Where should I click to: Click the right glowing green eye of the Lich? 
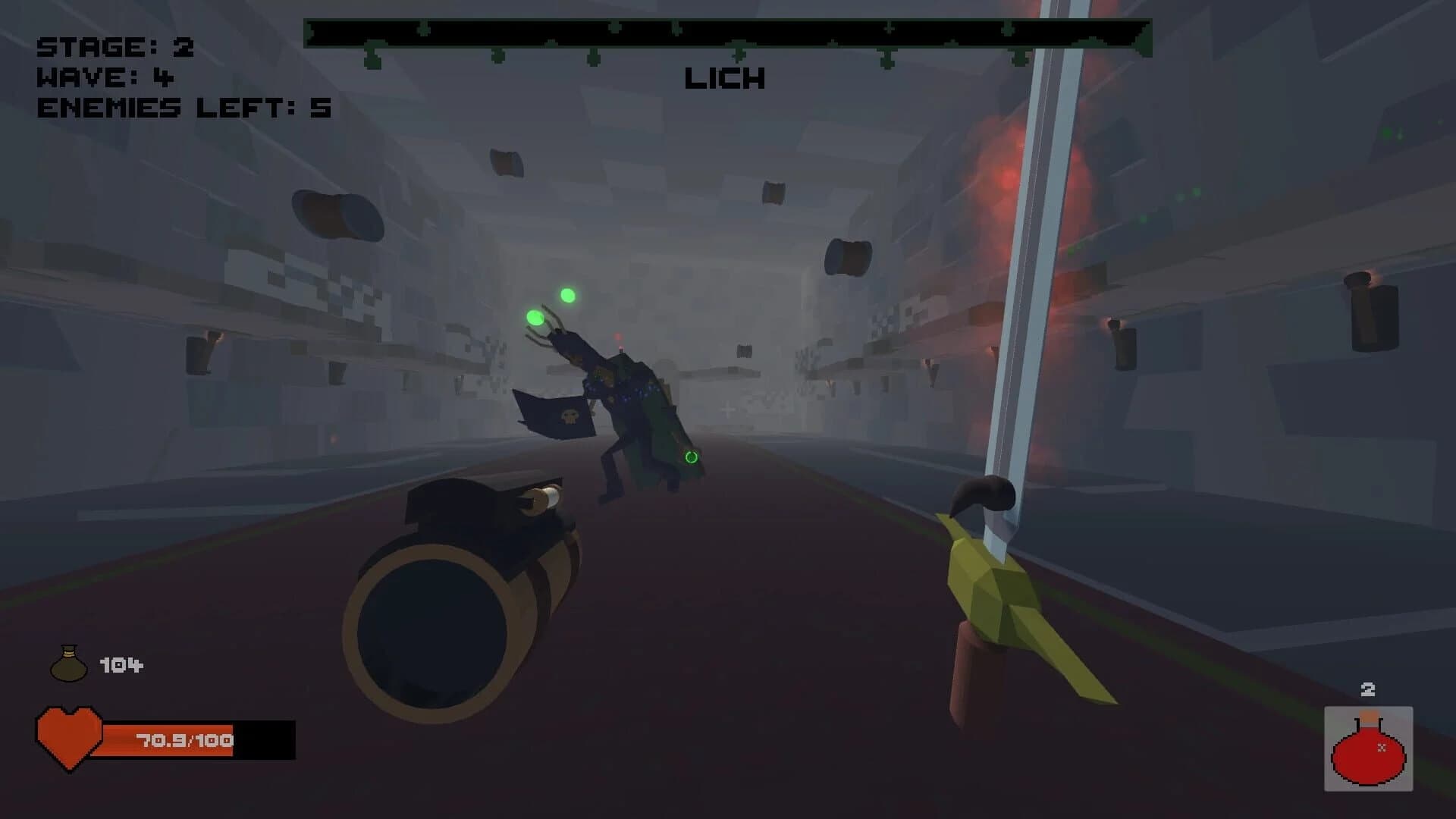567,294
